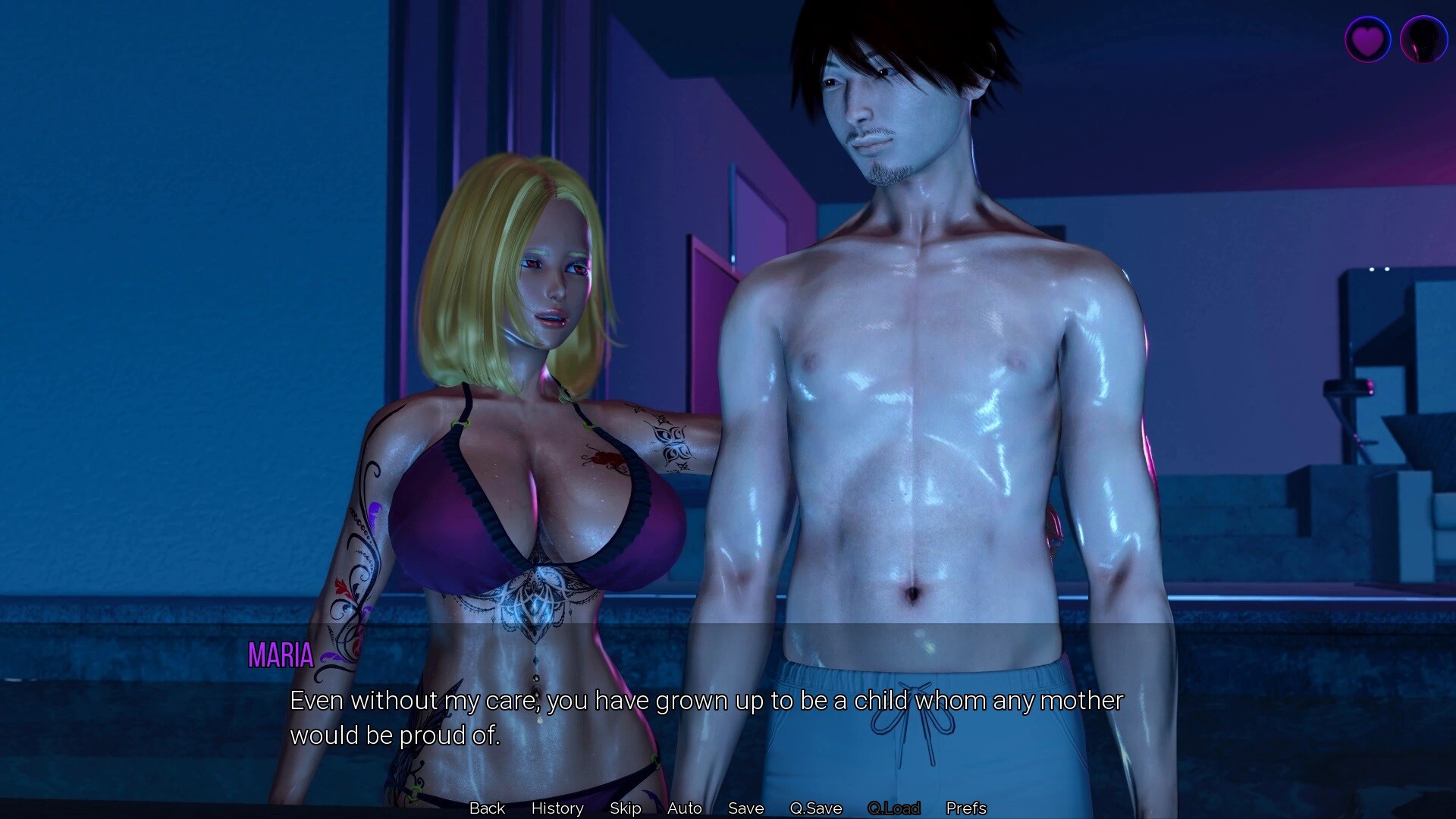Go Back to the previous dialogue line
1456x819 pixels.
[487, 808]
